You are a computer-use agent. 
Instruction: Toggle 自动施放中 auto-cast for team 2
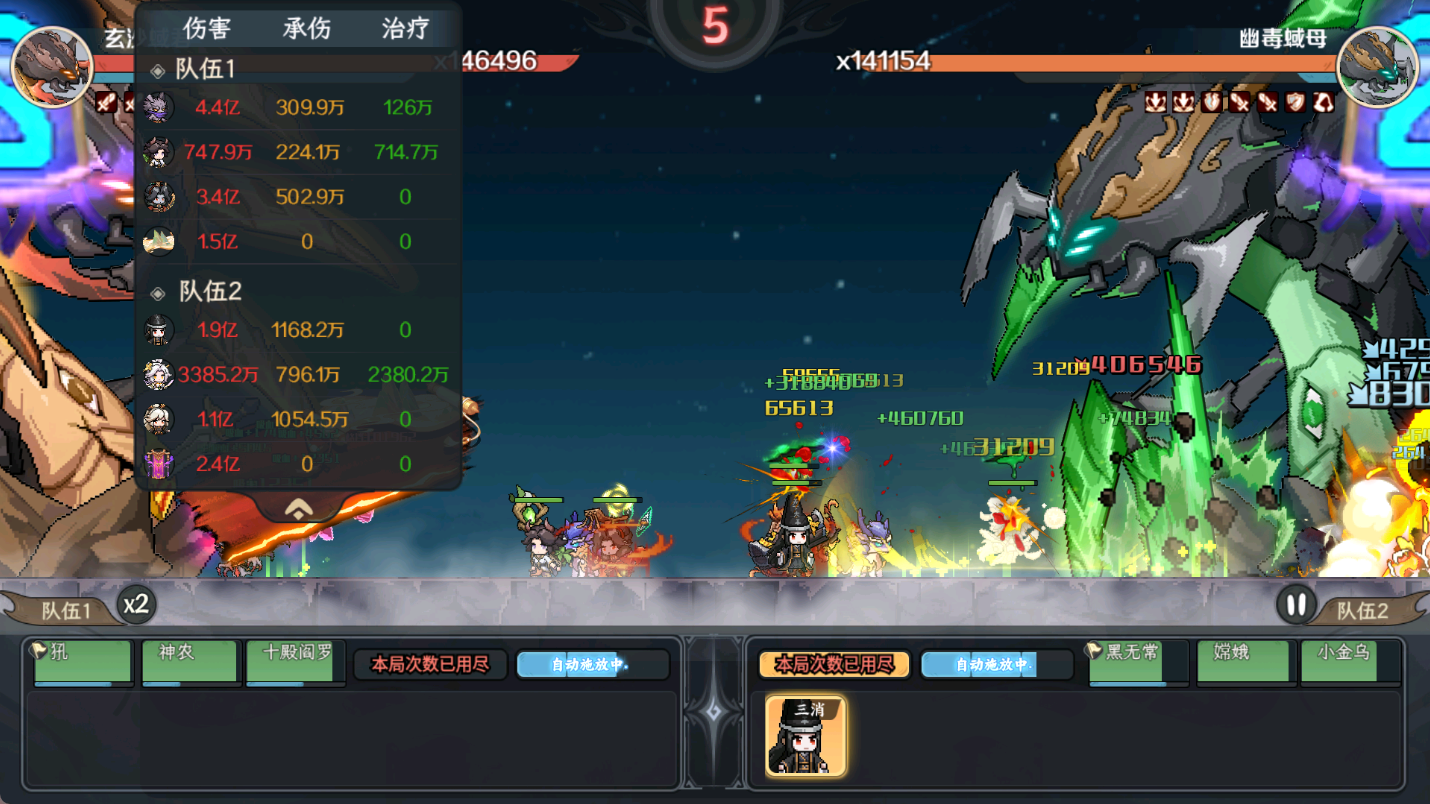tap(996, 663)
